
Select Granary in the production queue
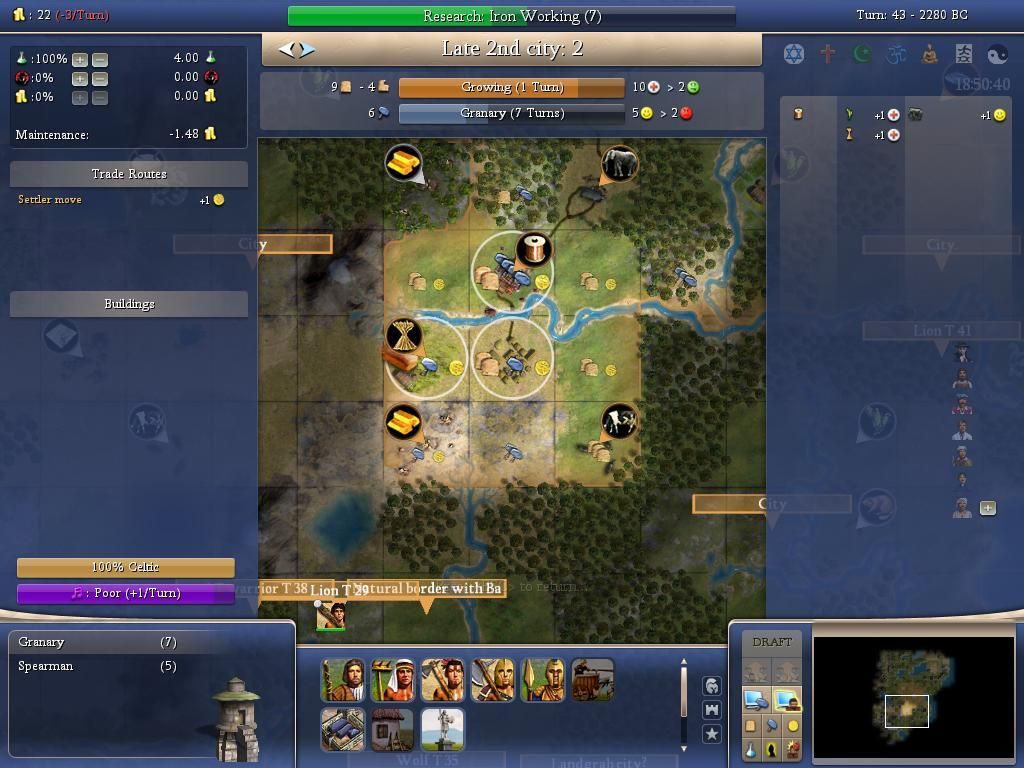(42, 642)
